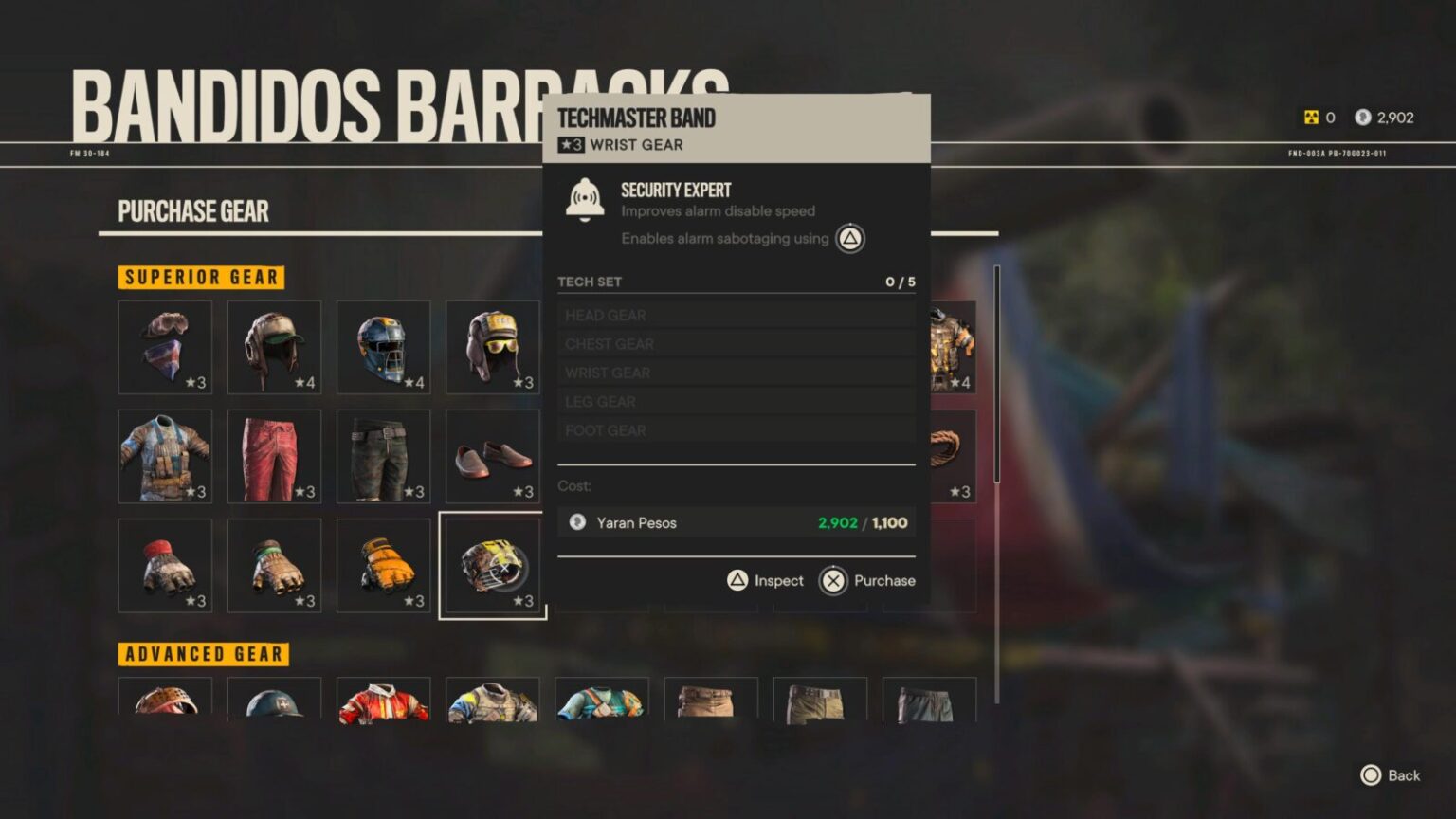Choose the red pants leg gear
The height and width of the screenshot is (819, 1456).
point(274,456)
